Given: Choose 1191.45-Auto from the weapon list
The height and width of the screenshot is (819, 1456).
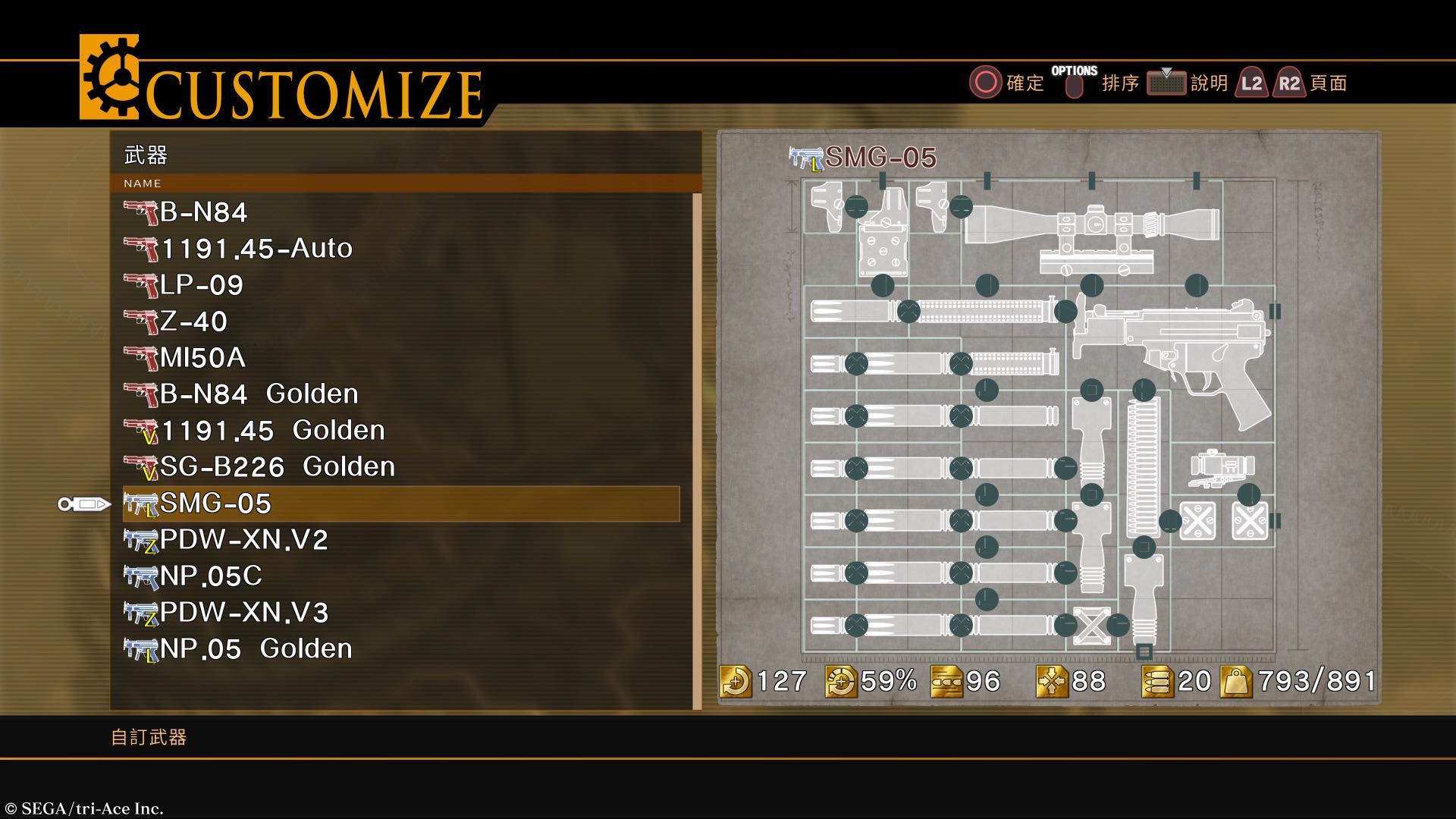Looking at the screenshot, I should (x=256, y=249).
